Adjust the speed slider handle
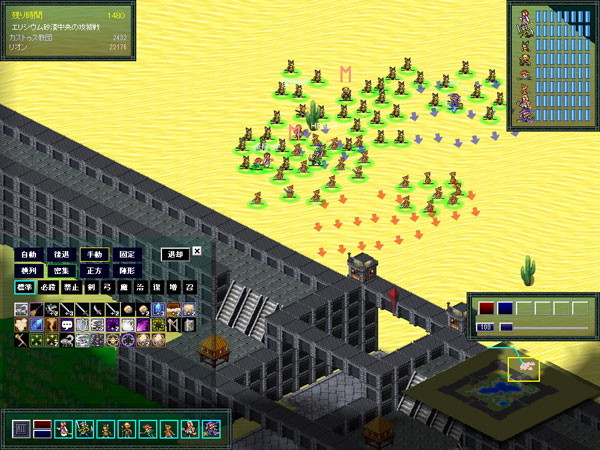 coord(506,327)
